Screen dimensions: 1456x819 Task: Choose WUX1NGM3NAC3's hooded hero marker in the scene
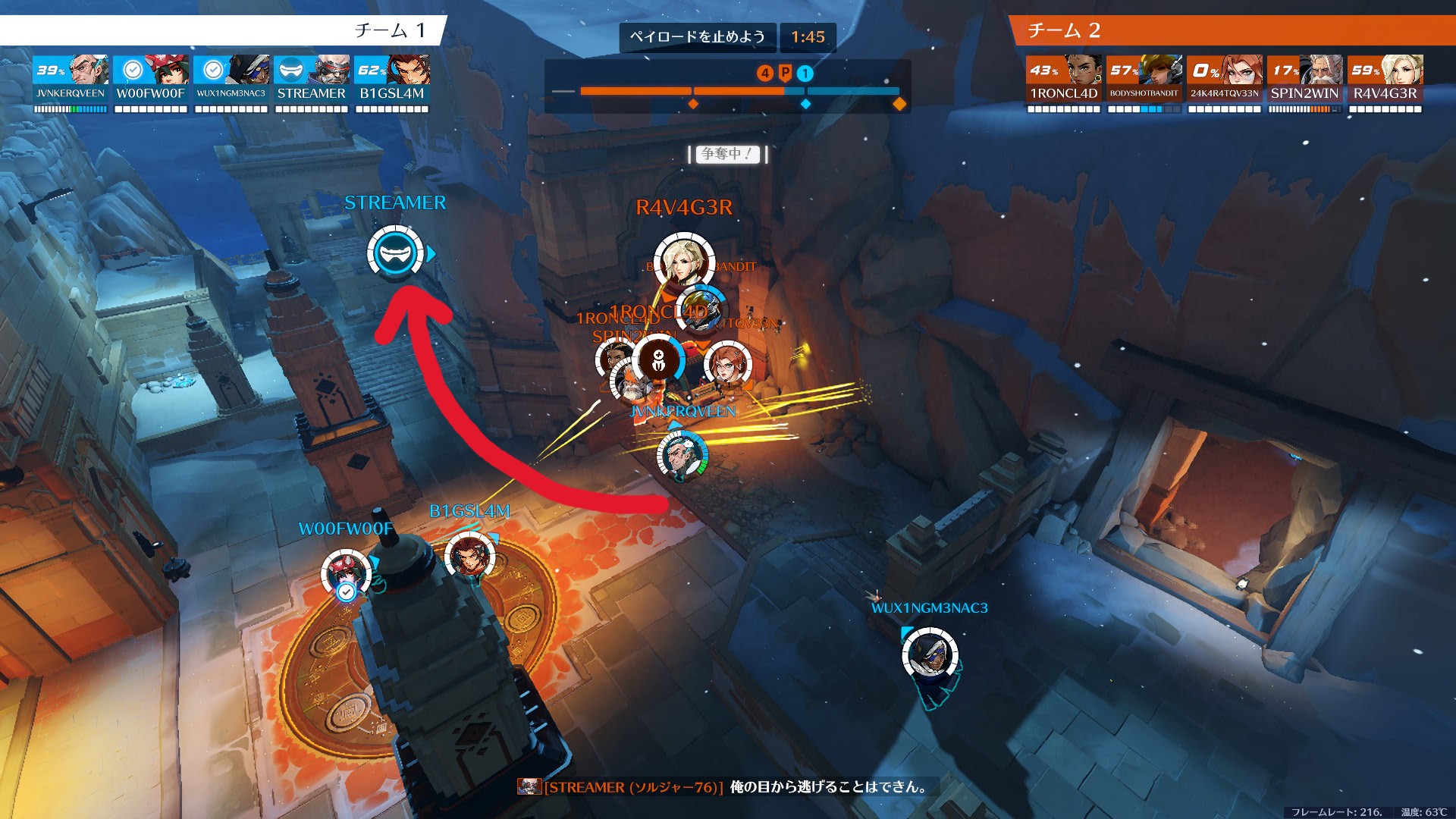930,655
